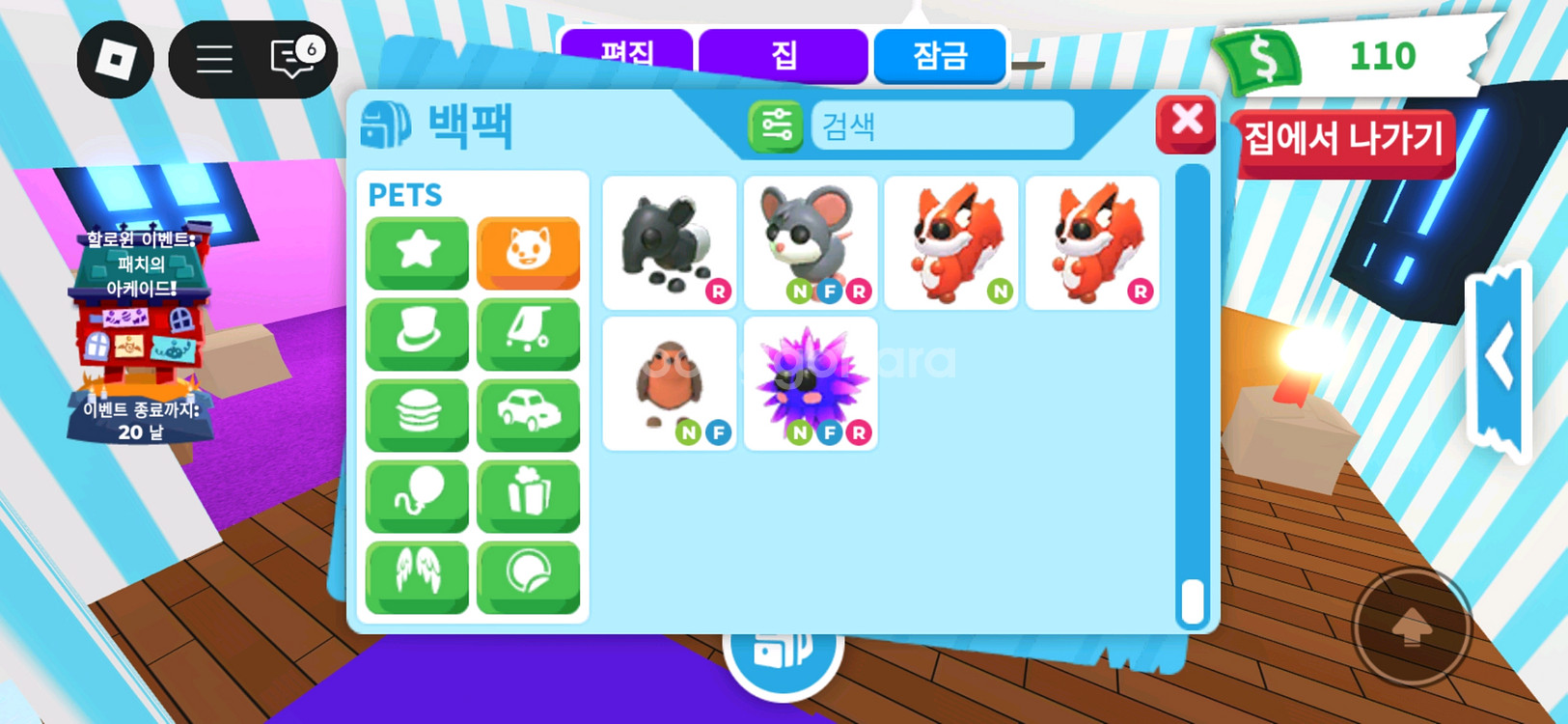1568x724 pixels.
Task: Click the red 집에서 나가기 button
Action: [1343, 142]
